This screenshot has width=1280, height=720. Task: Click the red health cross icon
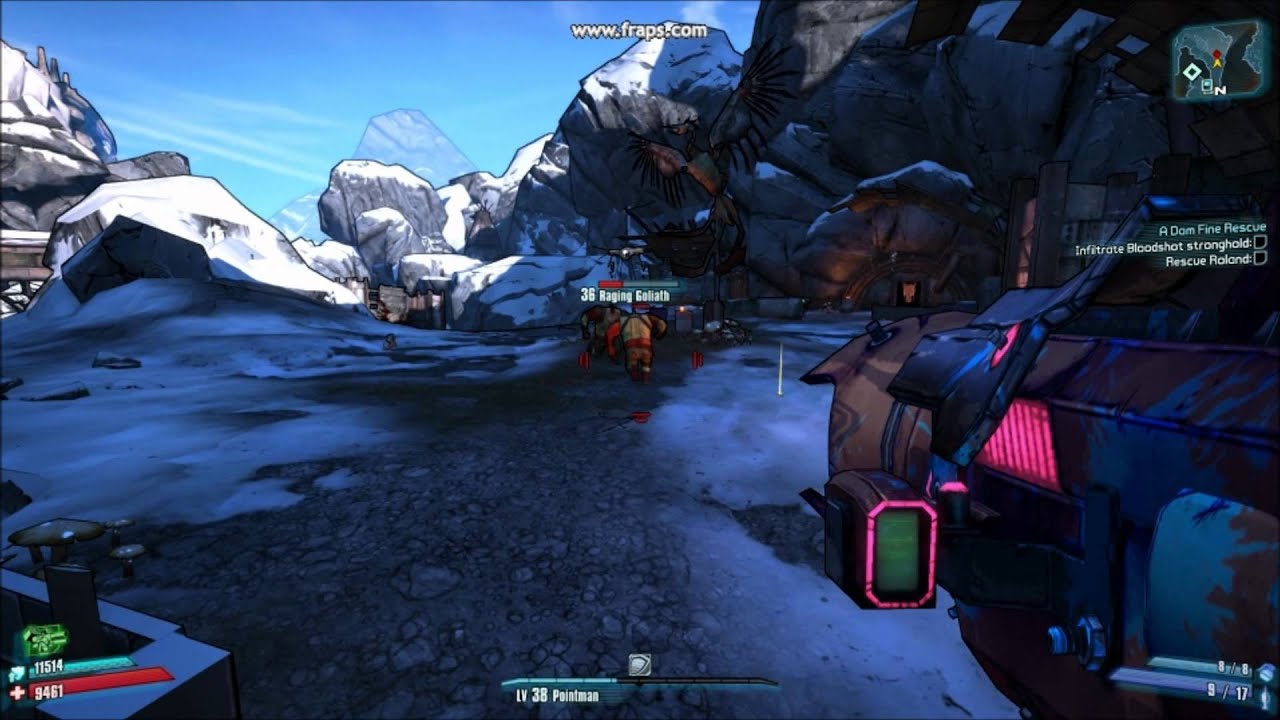pos(19,692)
